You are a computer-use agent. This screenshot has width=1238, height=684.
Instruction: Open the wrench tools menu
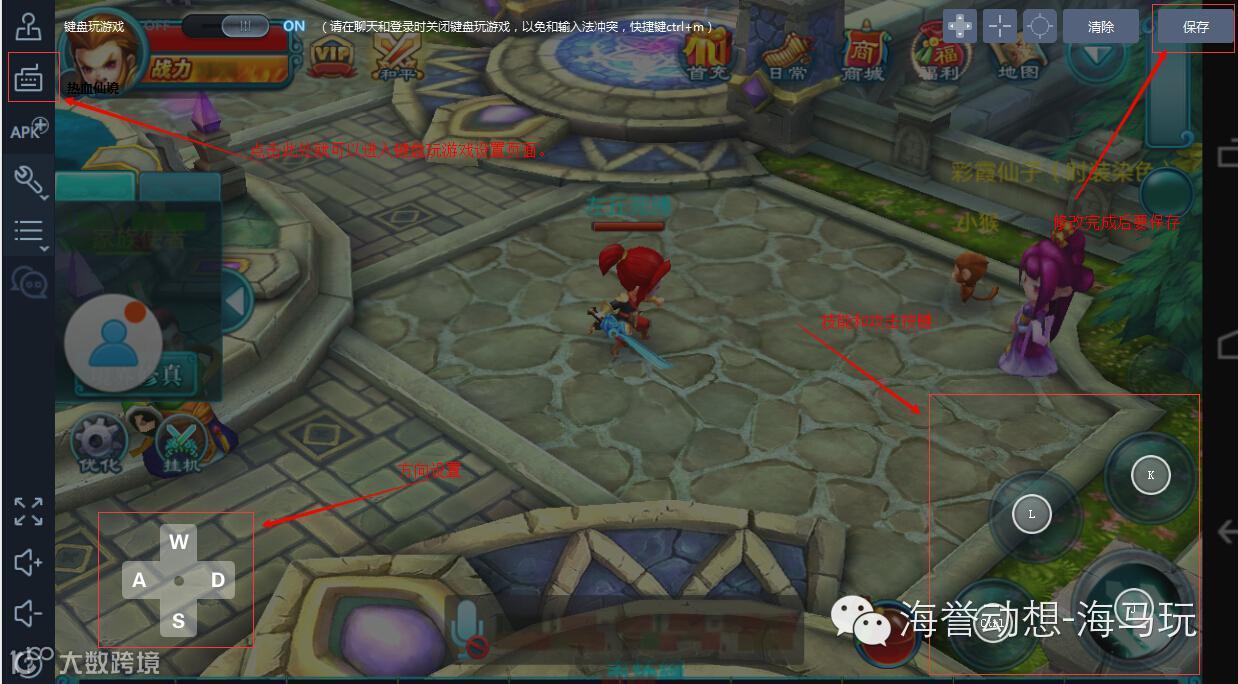(29, 181)
